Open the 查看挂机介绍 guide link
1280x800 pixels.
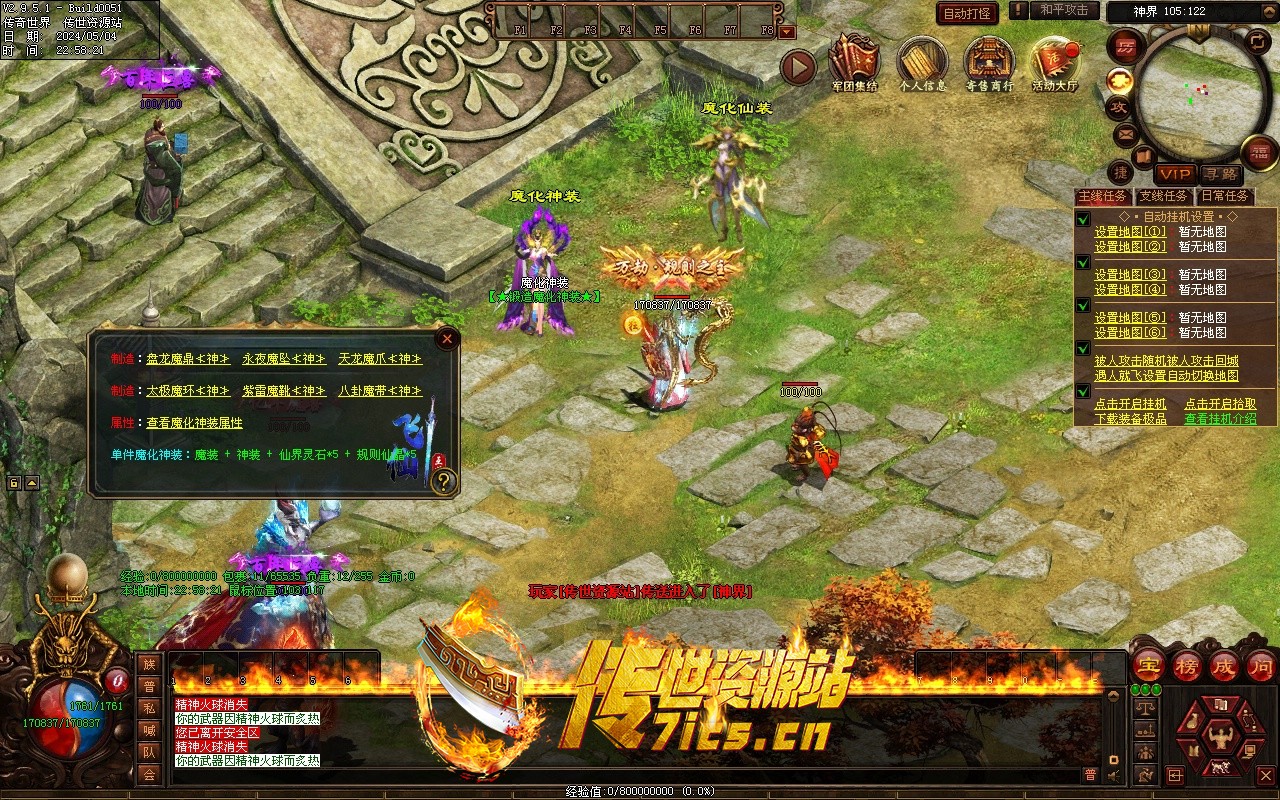[1220, 419]
